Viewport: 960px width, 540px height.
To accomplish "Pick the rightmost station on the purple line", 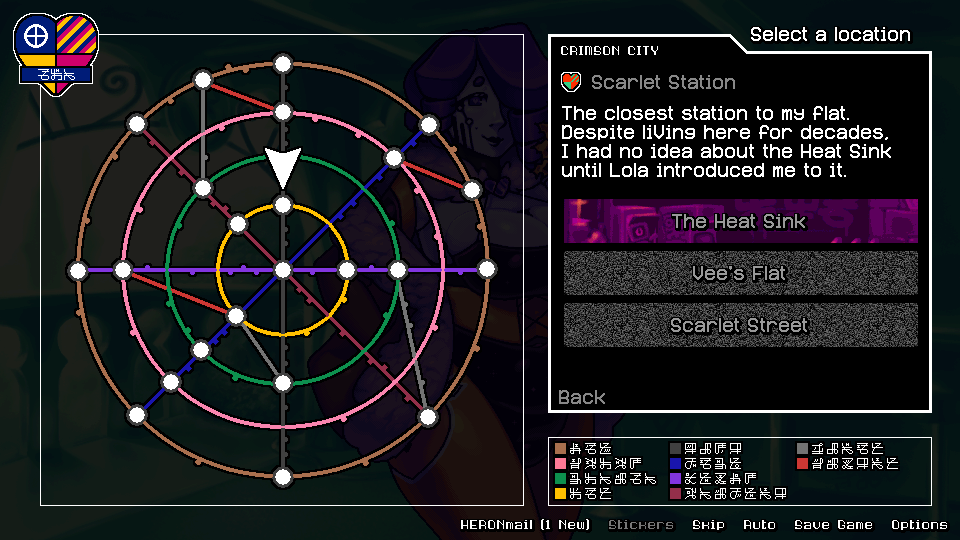I will click(487, 270).
